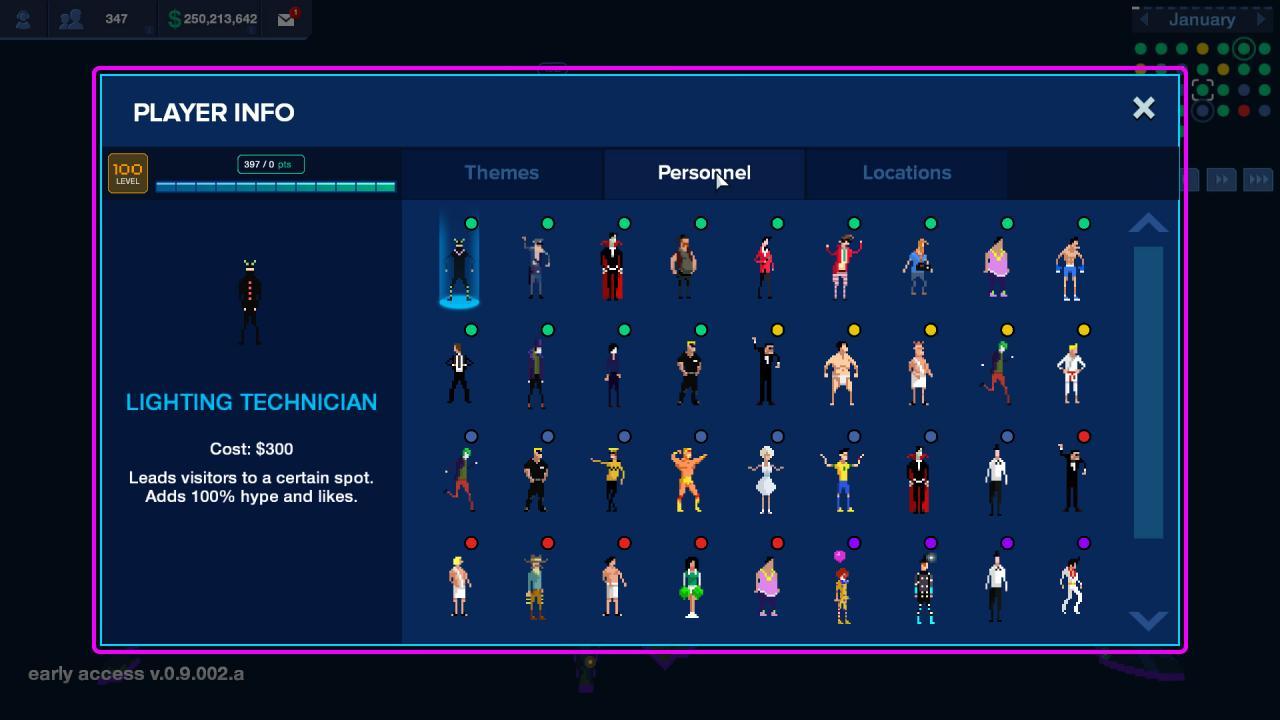Click the 397 / 0 pts label
Viewport: 1280px width, 720px height.
(270, 162)
